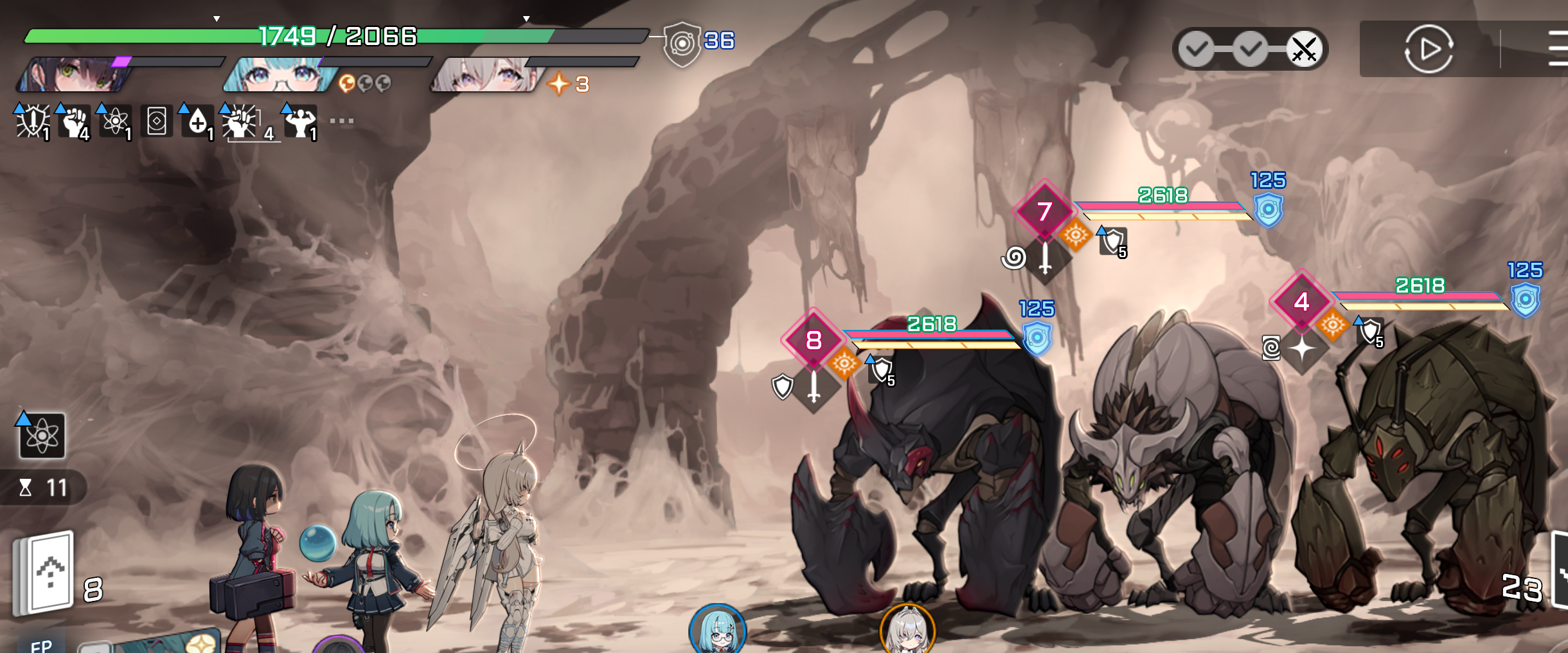Inspect the flexing muscle buff icon
Screen dimensions: 1568x653
pyautogui.click(x=300, y=121)
